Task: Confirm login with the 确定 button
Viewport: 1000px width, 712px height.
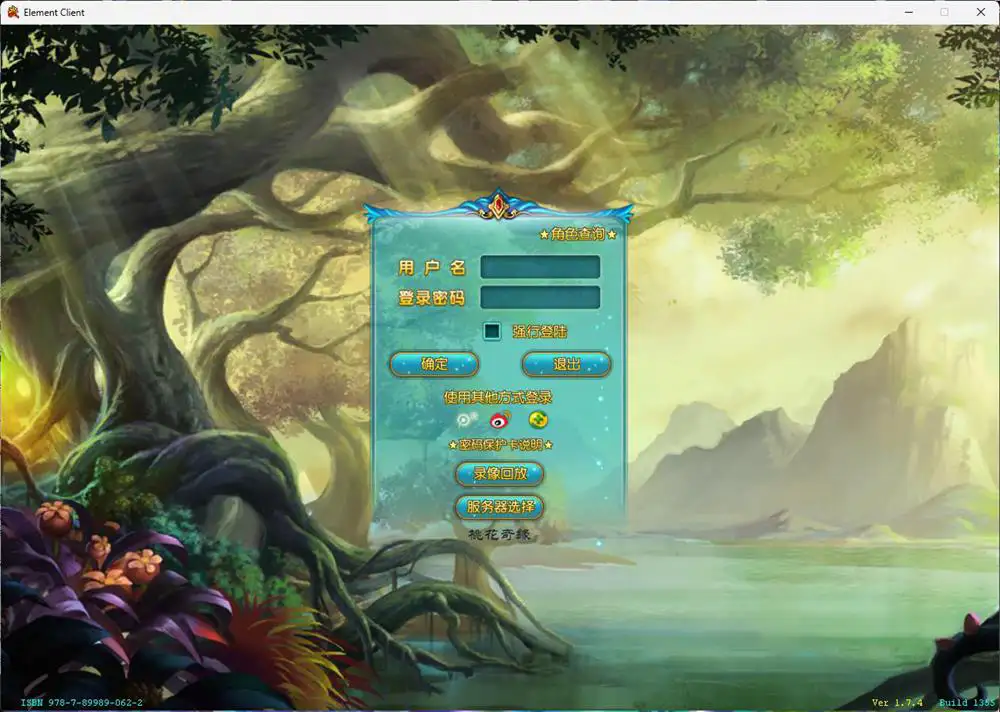Action: coord(434,364)
